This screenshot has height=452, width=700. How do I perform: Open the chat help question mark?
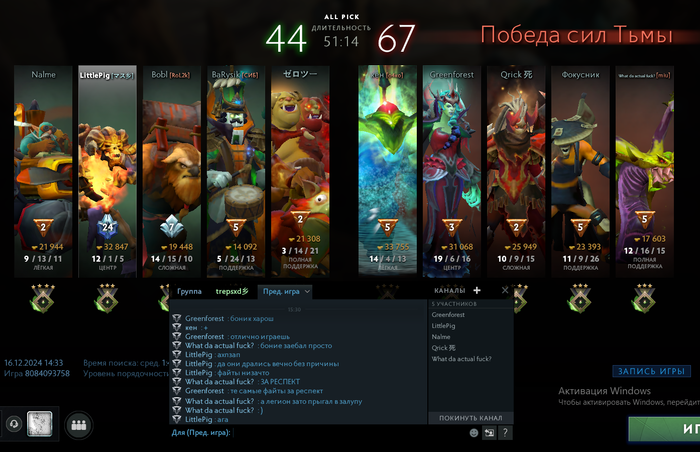pos(506,433)
